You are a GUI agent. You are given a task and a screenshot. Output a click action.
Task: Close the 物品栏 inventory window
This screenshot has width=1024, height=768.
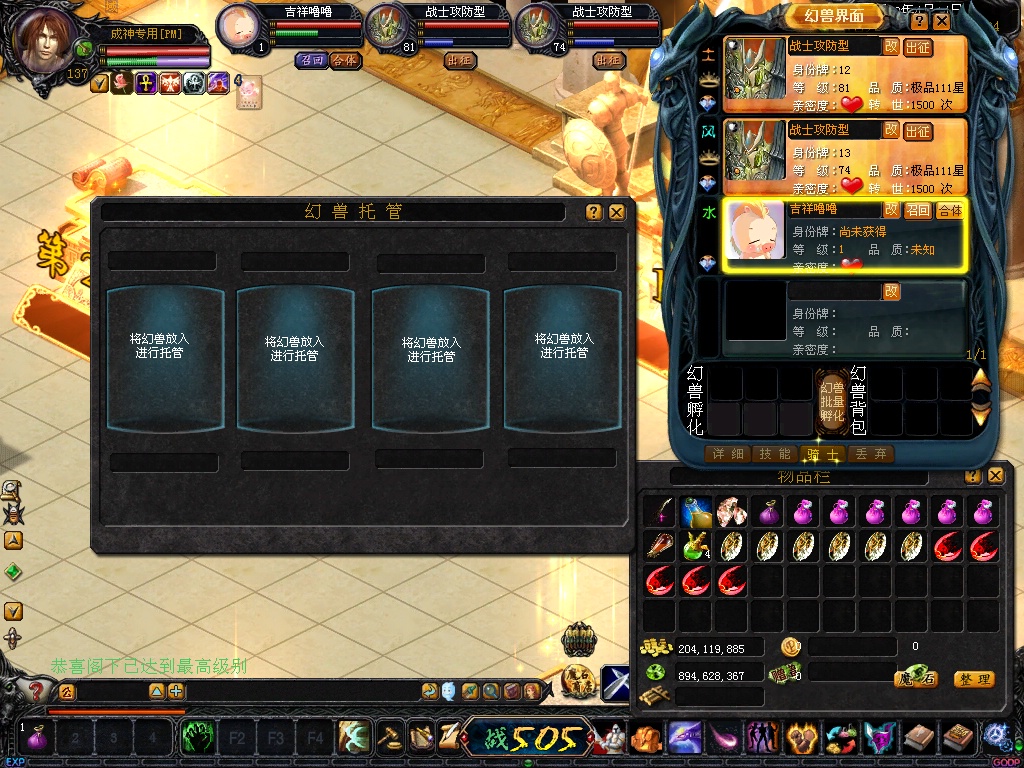(995, 476)
